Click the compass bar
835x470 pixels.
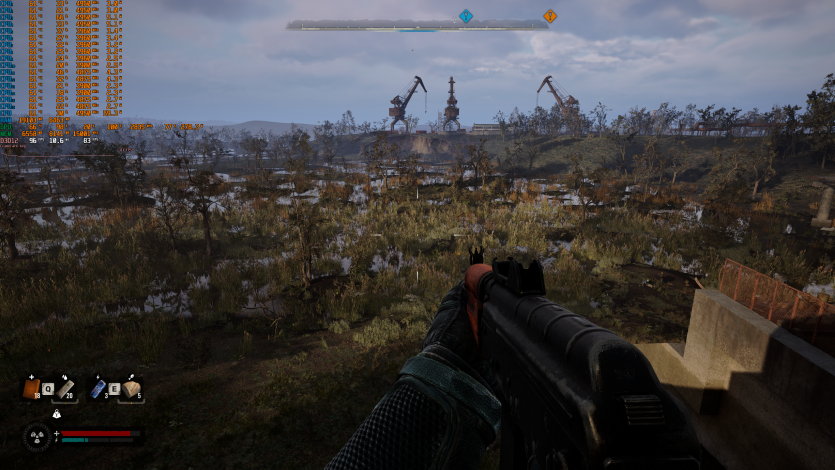pyautogui.click(x=416, y=25)
